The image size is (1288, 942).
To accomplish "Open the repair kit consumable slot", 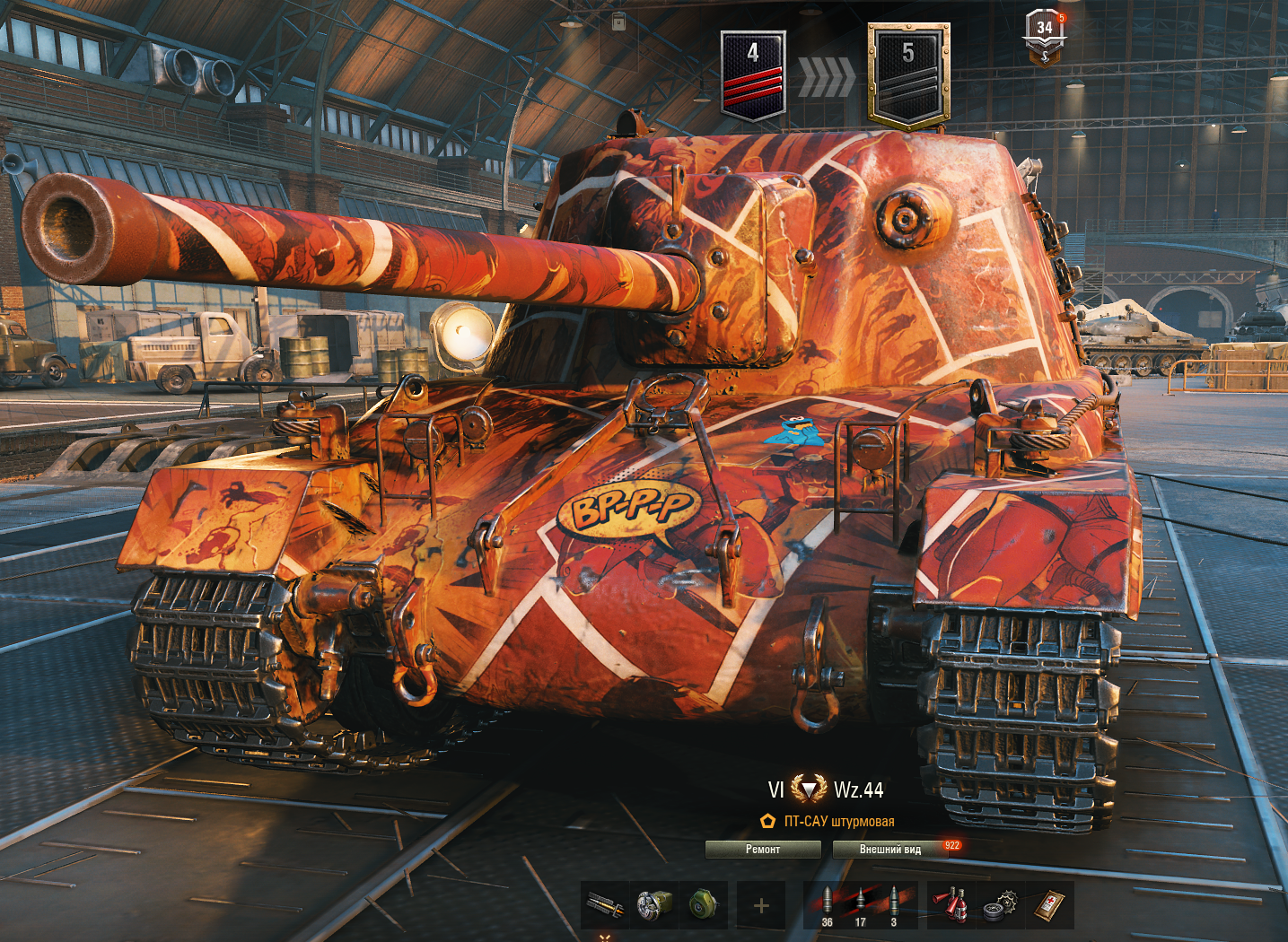I will (x=999, y=905).
